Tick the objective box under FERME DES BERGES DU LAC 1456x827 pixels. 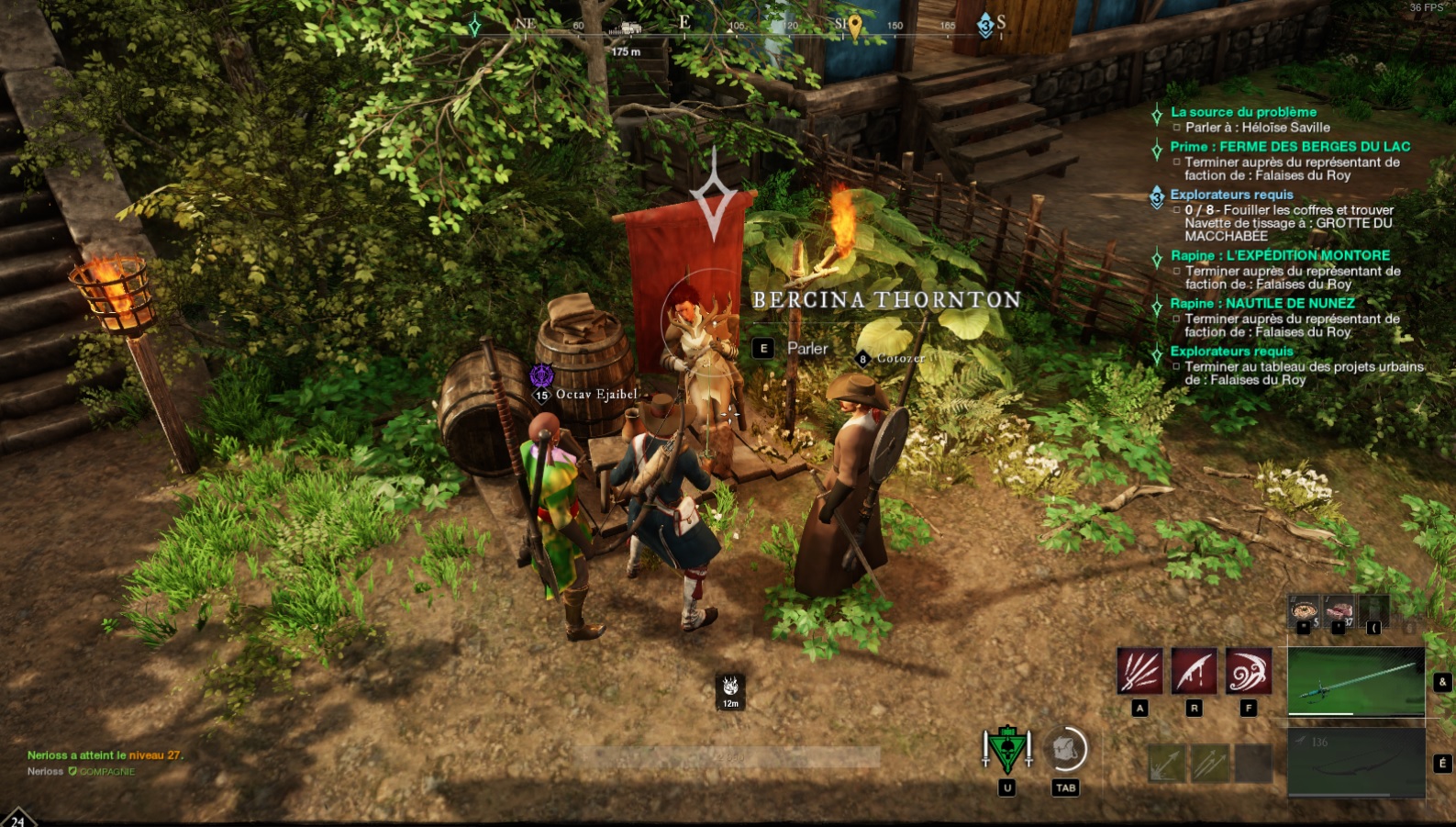1180,163
